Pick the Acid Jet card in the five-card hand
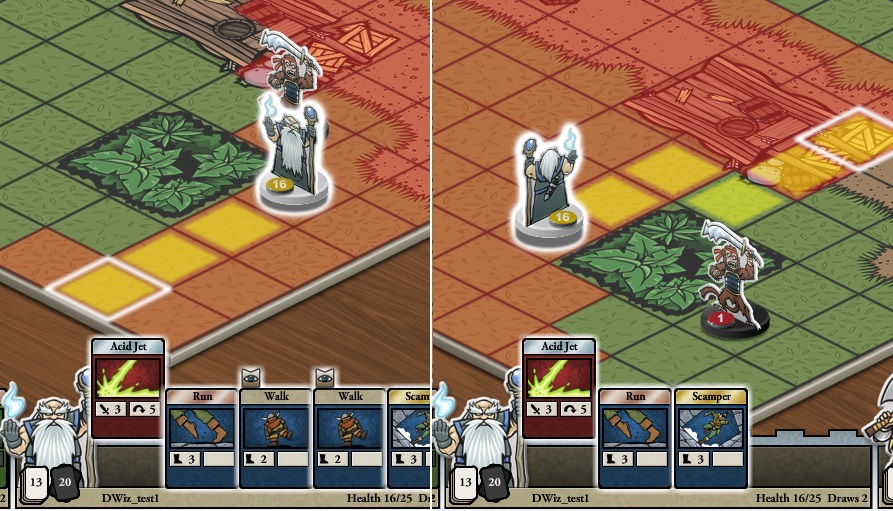Screen dimensions: 893x511 pos(128,387)
